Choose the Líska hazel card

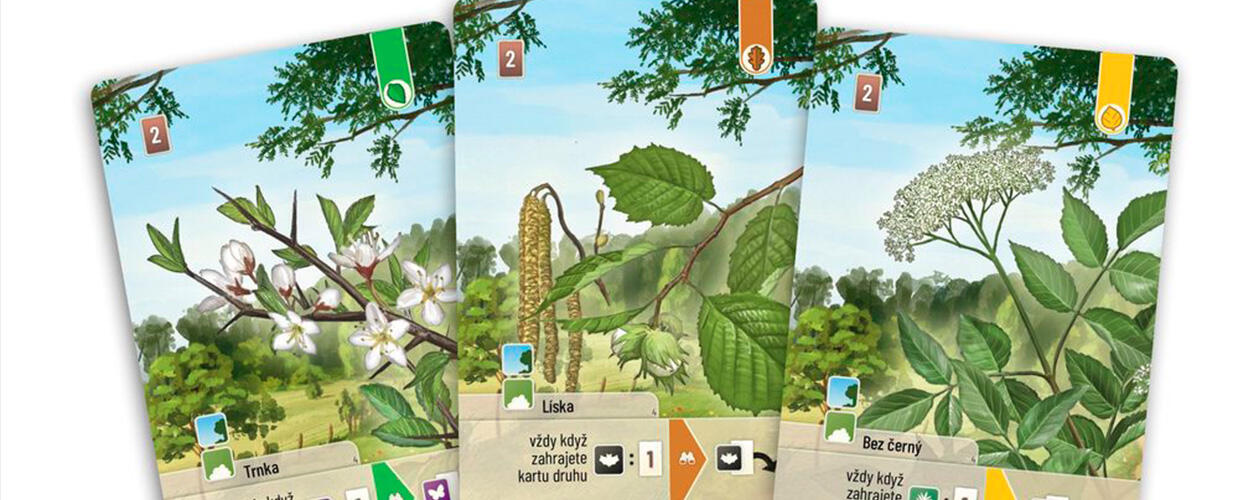(x=630, y=250)
